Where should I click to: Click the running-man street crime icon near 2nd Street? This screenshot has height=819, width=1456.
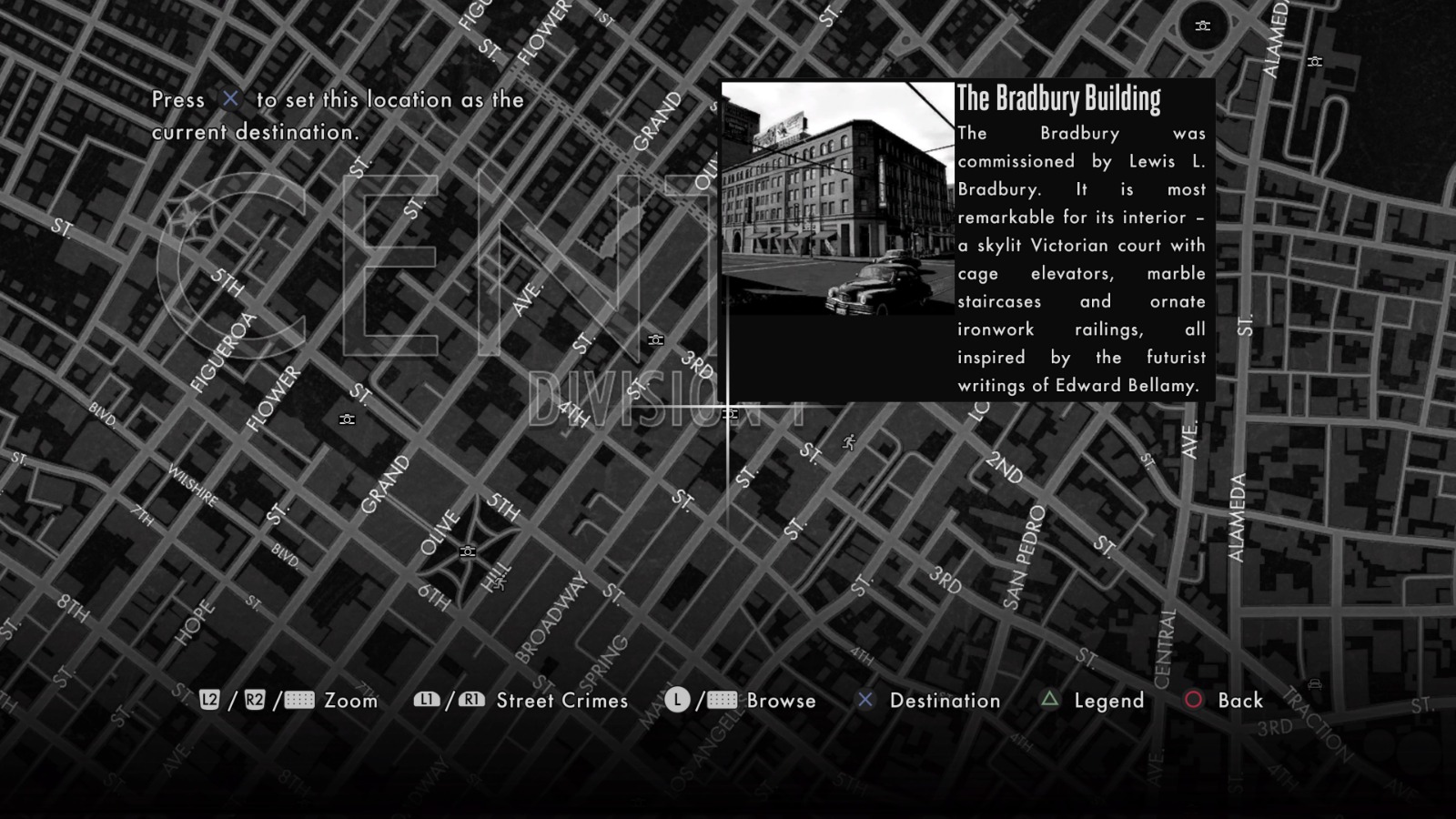click(848, 441)
